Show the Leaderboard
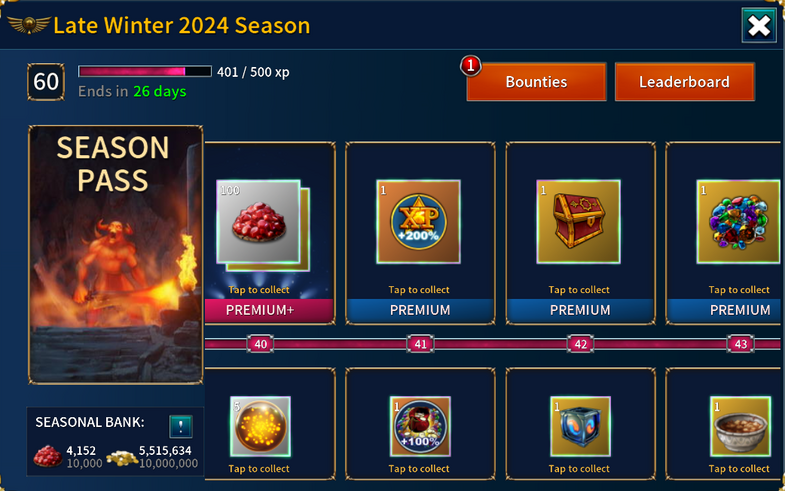 (x=684, y=82)
